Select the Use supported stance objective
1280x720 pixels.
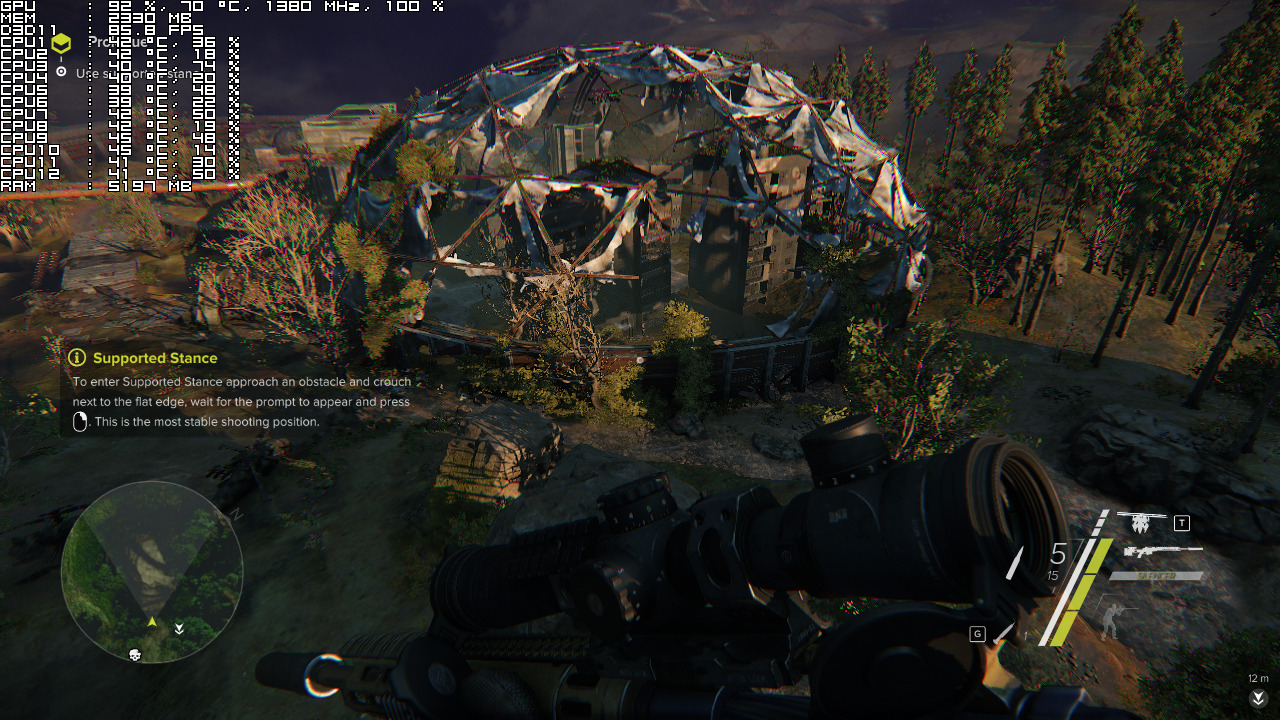tap(130, 73)
